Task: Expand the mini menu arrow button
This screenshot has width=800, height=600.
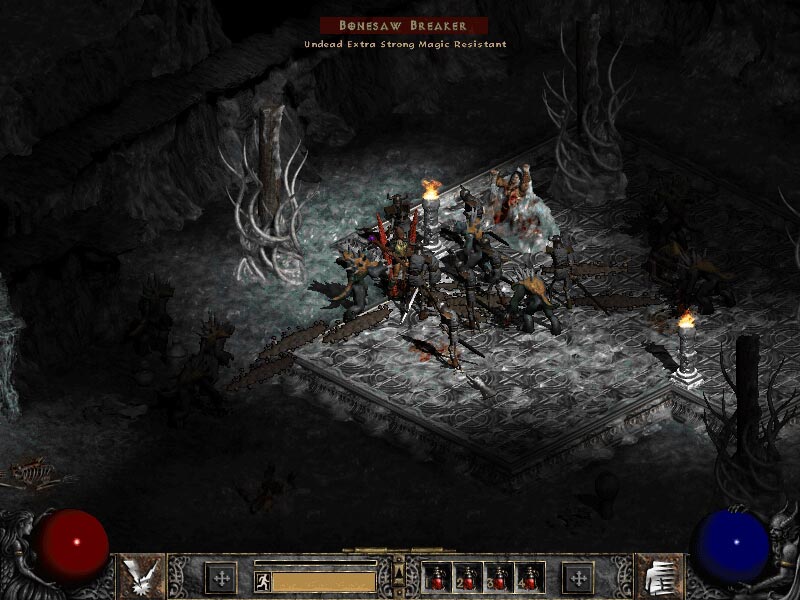Action: tap(400, 572)
